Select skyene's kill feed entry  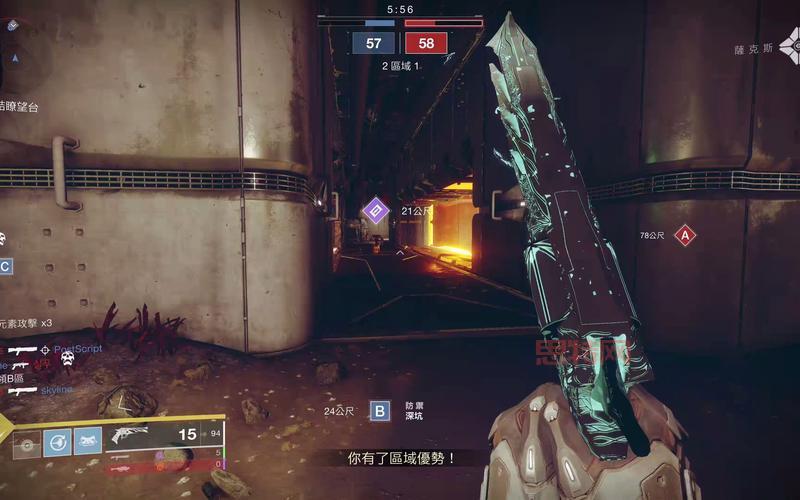click(57, 390)
